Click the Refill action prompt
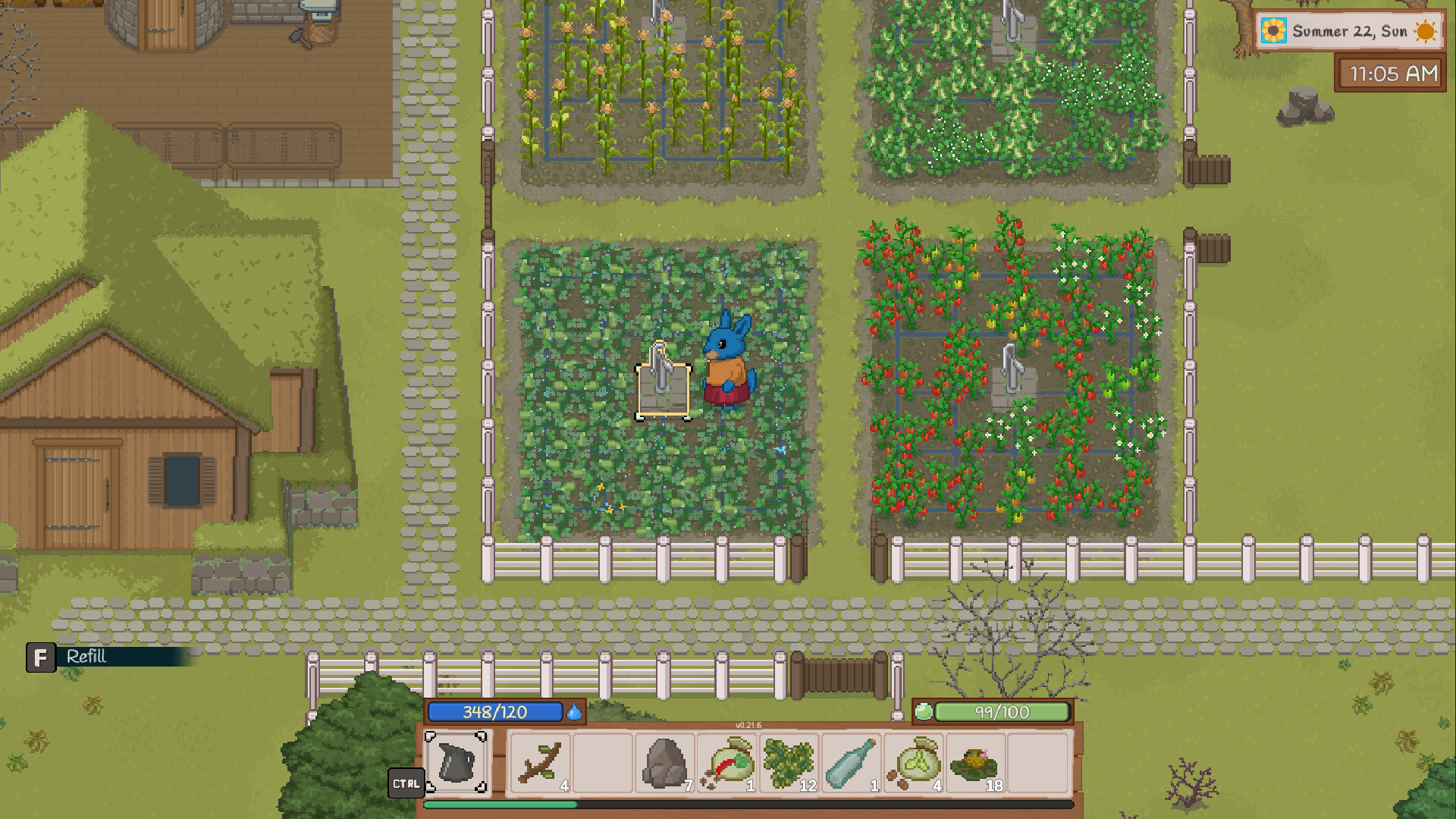1456x819 pixels. [86, 657]
